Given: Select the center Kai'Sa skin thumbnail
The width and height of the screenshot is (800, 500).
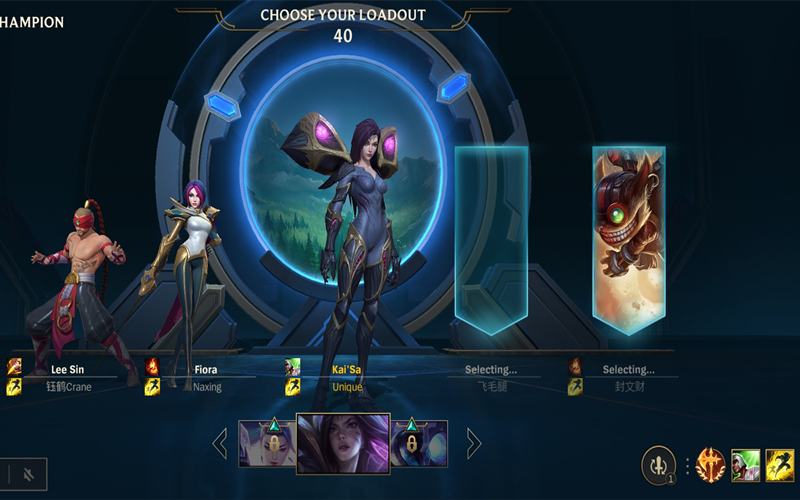Looking at the screenshot, I should click(343, 443).
